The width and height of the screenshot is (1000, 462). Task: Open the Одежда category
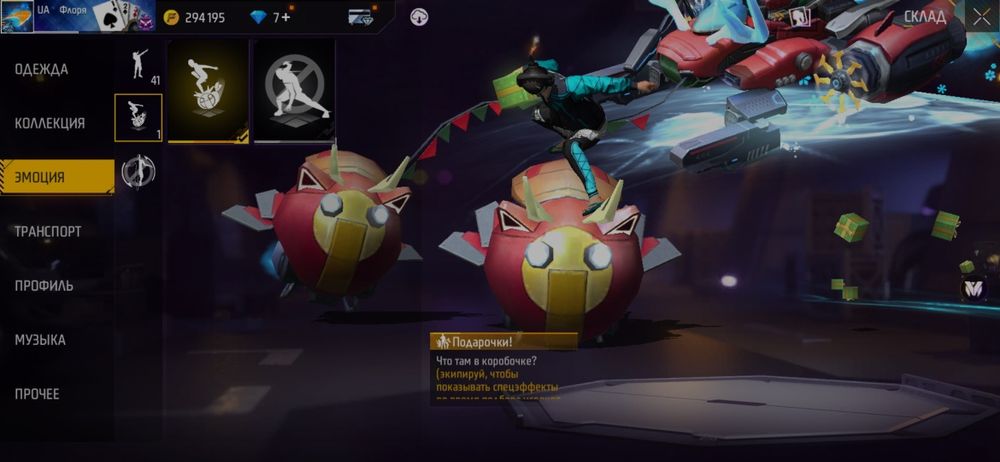tap(42, 69)
